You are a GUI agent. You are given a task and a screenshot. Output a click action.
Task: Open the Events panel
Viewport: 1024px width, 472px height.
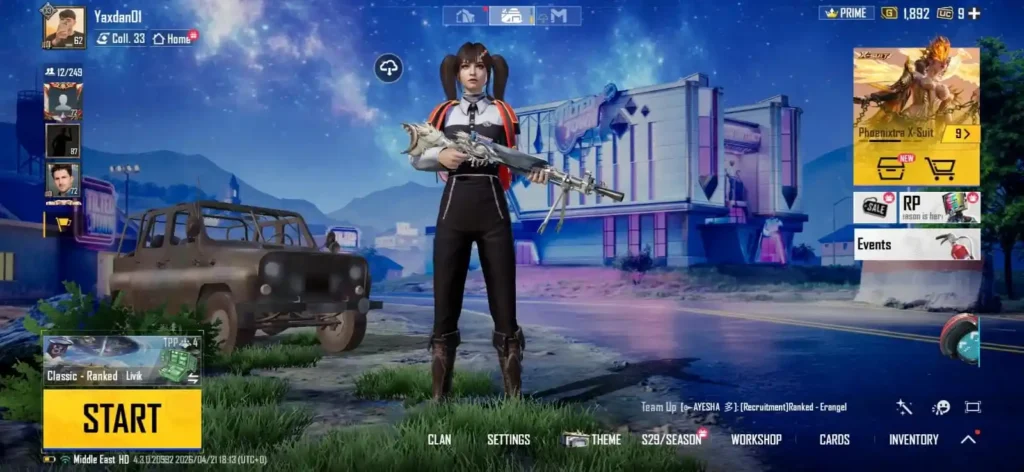pos(916,244)
